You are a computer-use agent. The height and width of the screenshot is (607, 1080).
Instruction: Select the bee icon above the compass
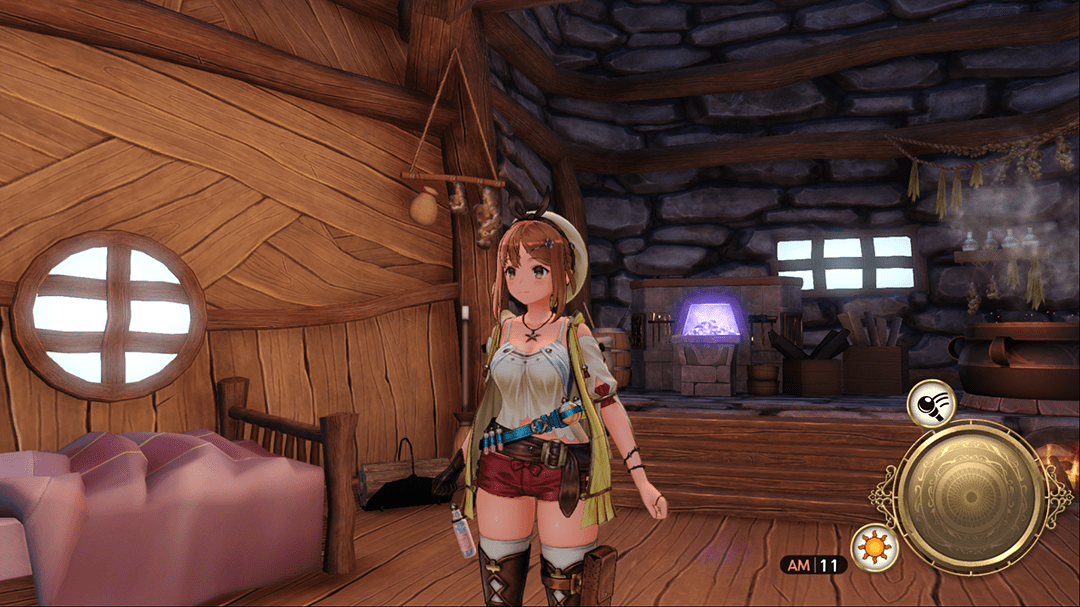931,402
